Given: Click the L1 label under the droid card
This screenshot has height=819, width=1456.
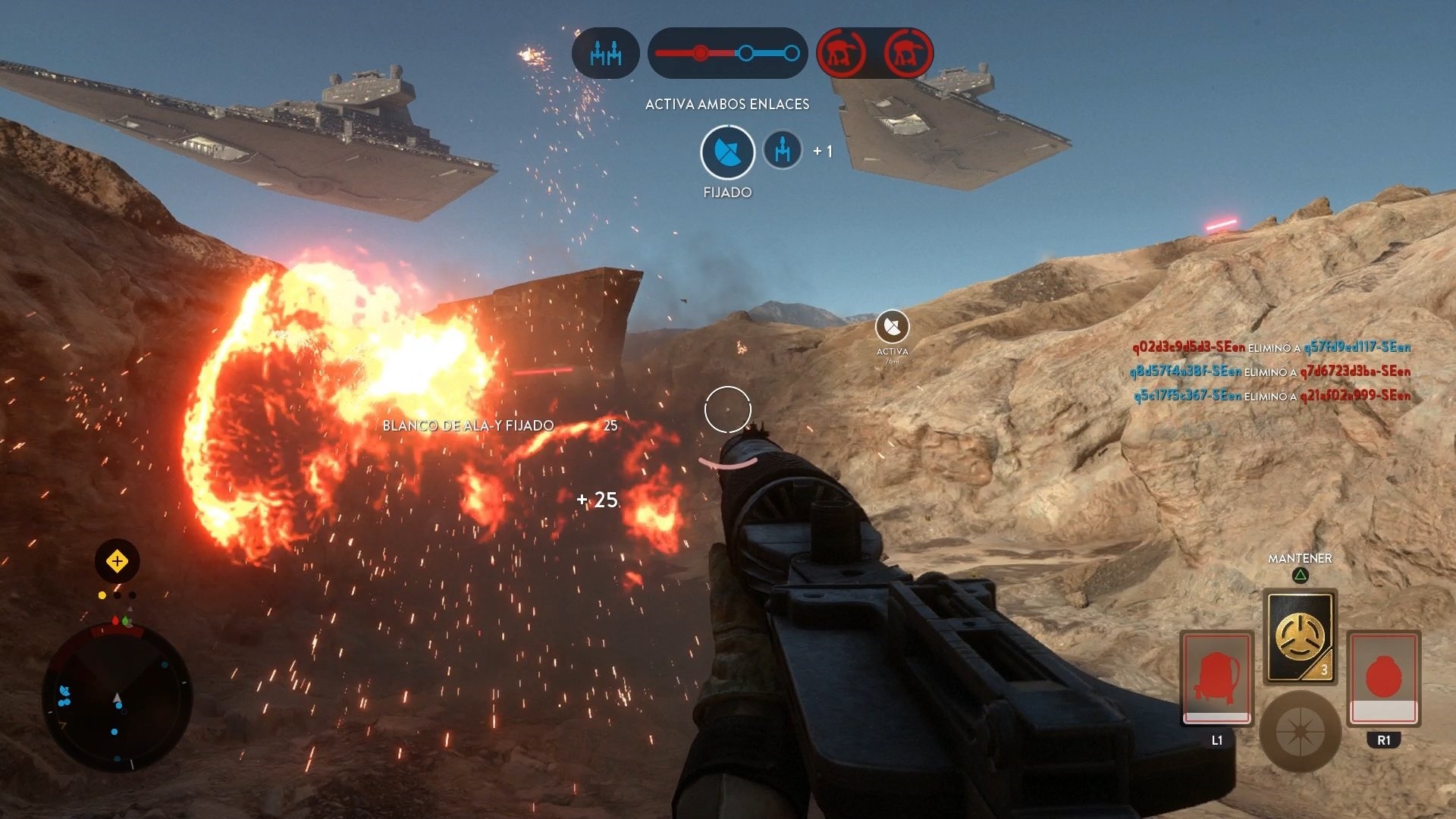Looking at the screenshot, I should tap(1216, 740).
